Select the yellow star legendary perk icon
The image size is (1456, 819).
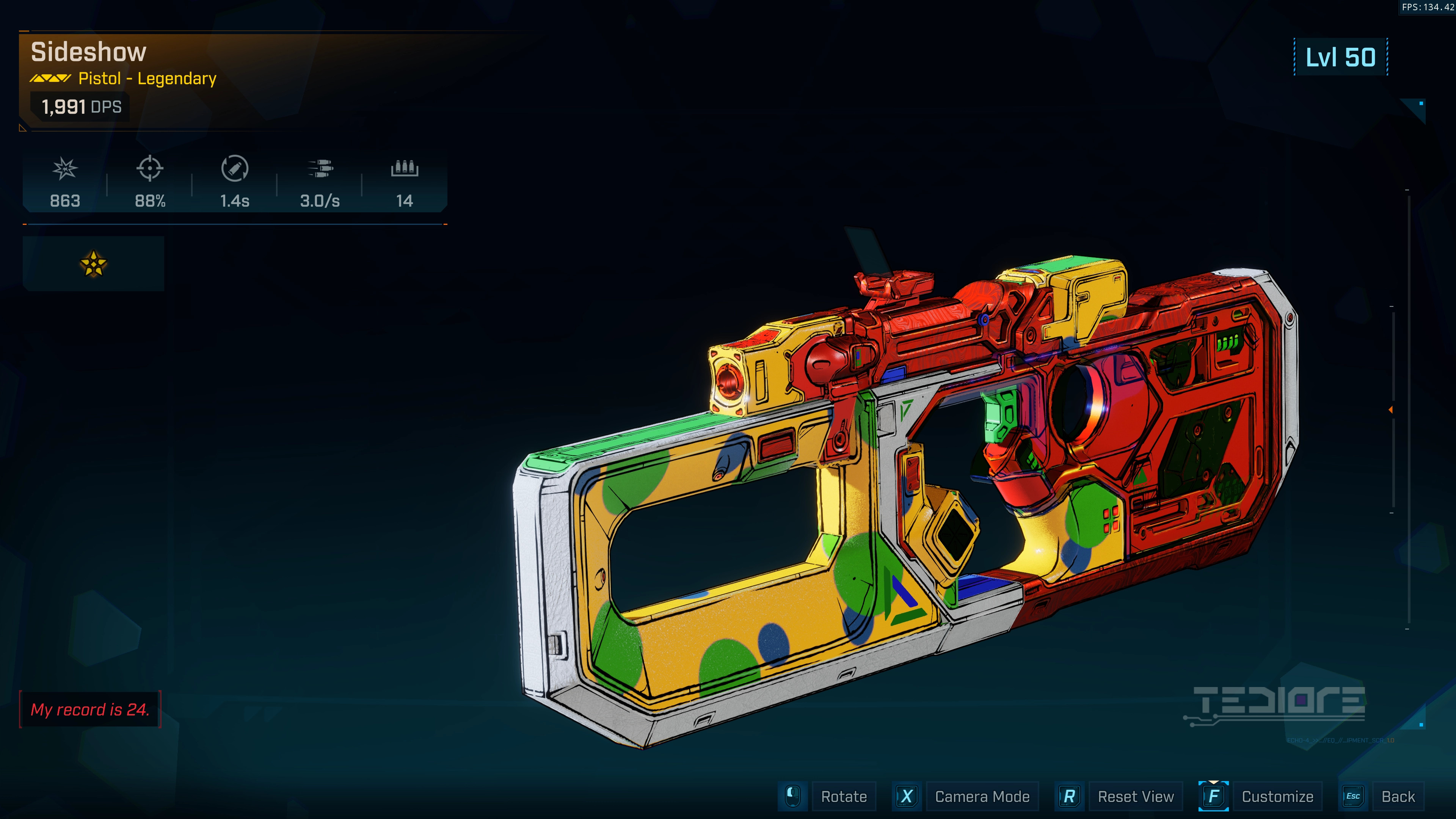(x=93, y=264)
